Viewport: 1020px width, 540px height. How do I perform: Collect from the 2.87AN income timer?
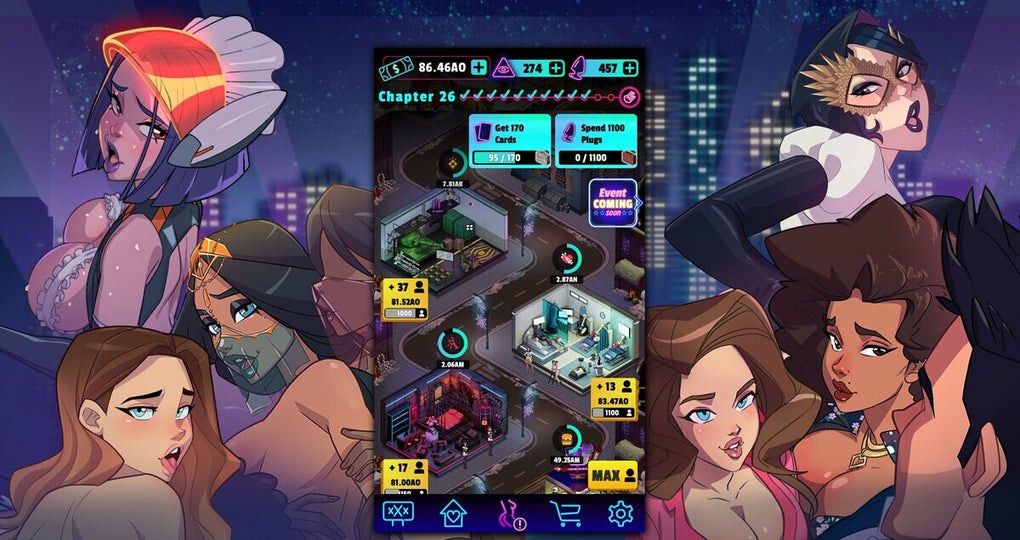point(566,258)
